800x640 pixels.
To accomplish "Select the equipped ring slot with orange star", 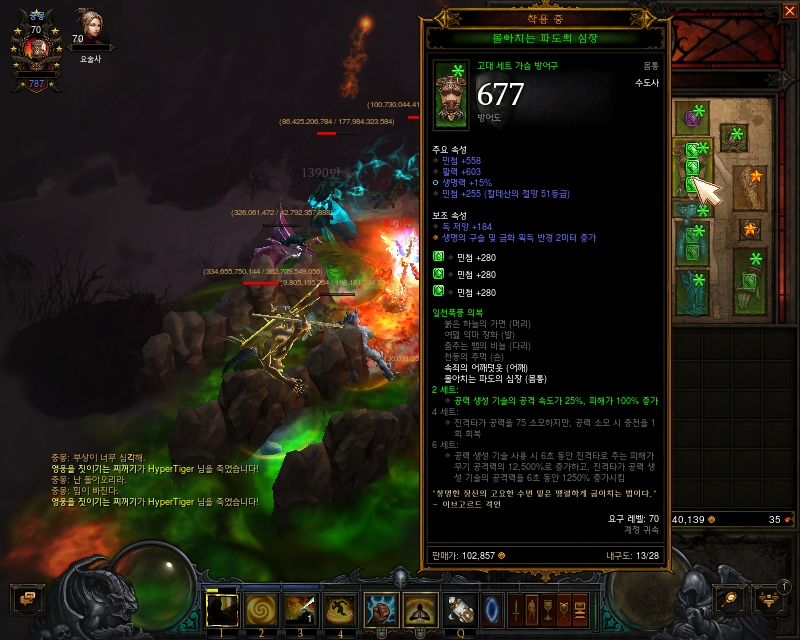I will click(x=751, y=230).
